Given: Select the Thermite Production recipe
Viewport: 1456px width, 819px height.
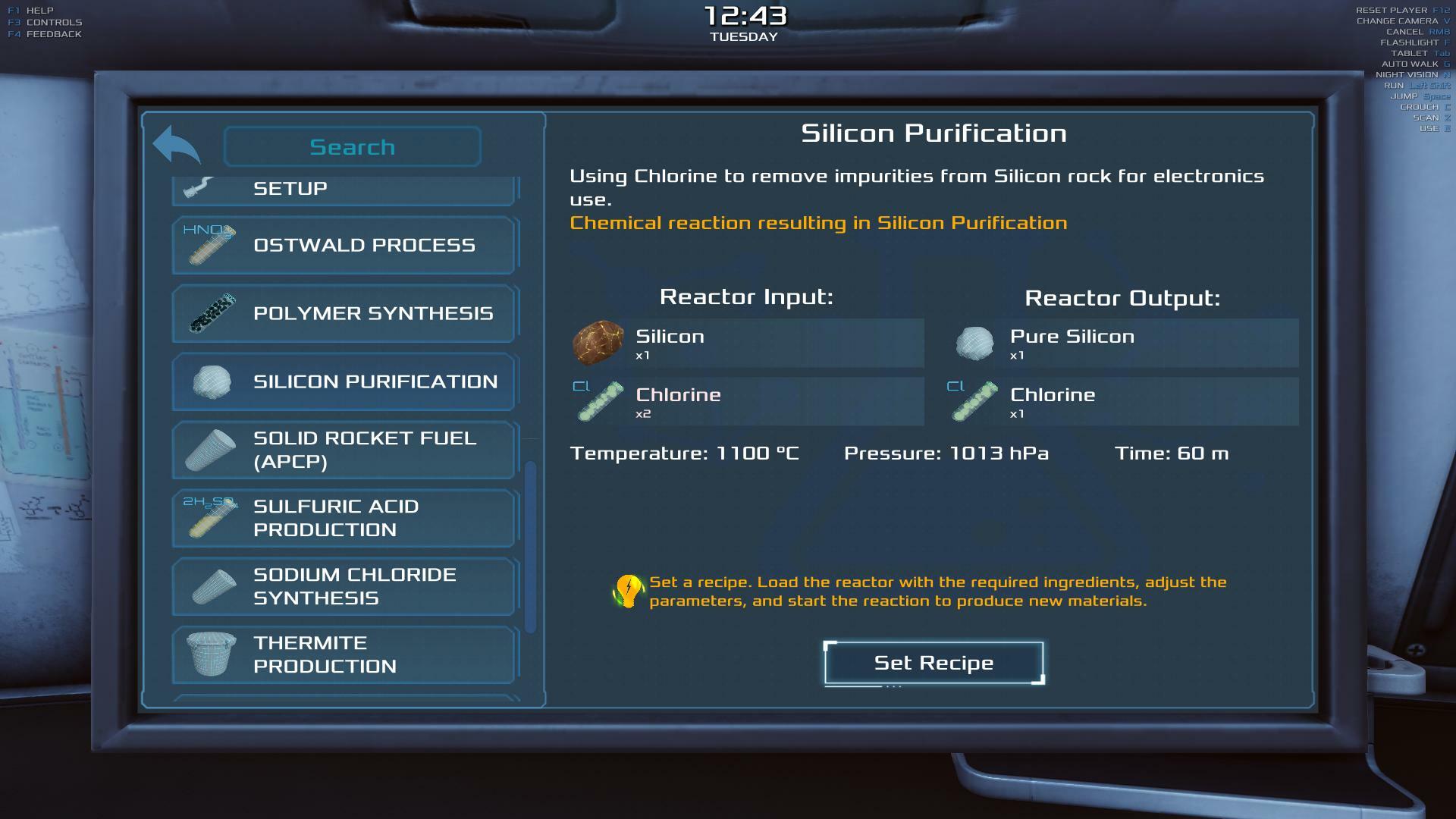Looking at the screenshot, I should pos(344,654).
